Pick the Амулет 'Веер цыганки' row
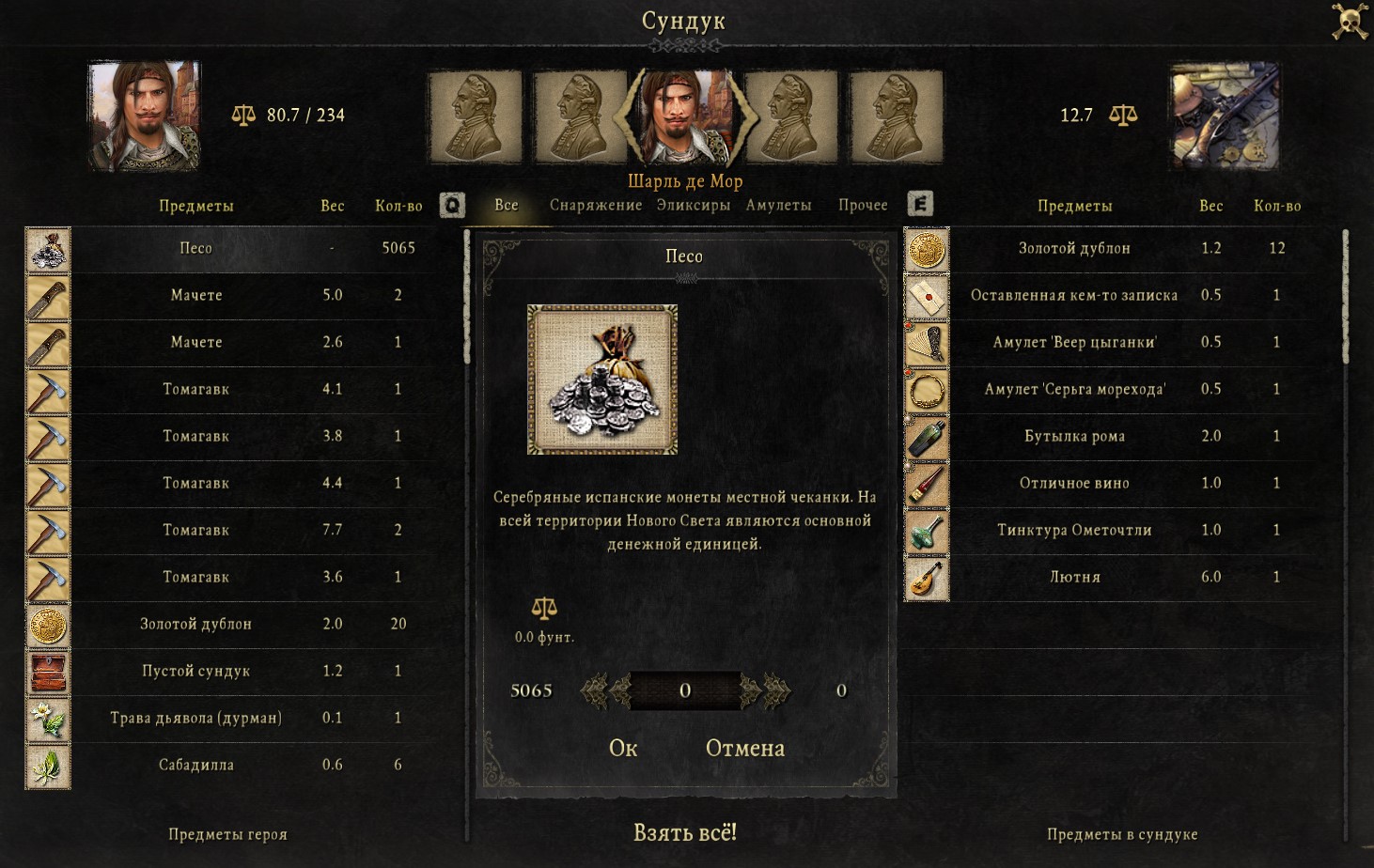The width and height of the screenshot is (1374, 868). pyautogui.click(x=1074, y=342)
